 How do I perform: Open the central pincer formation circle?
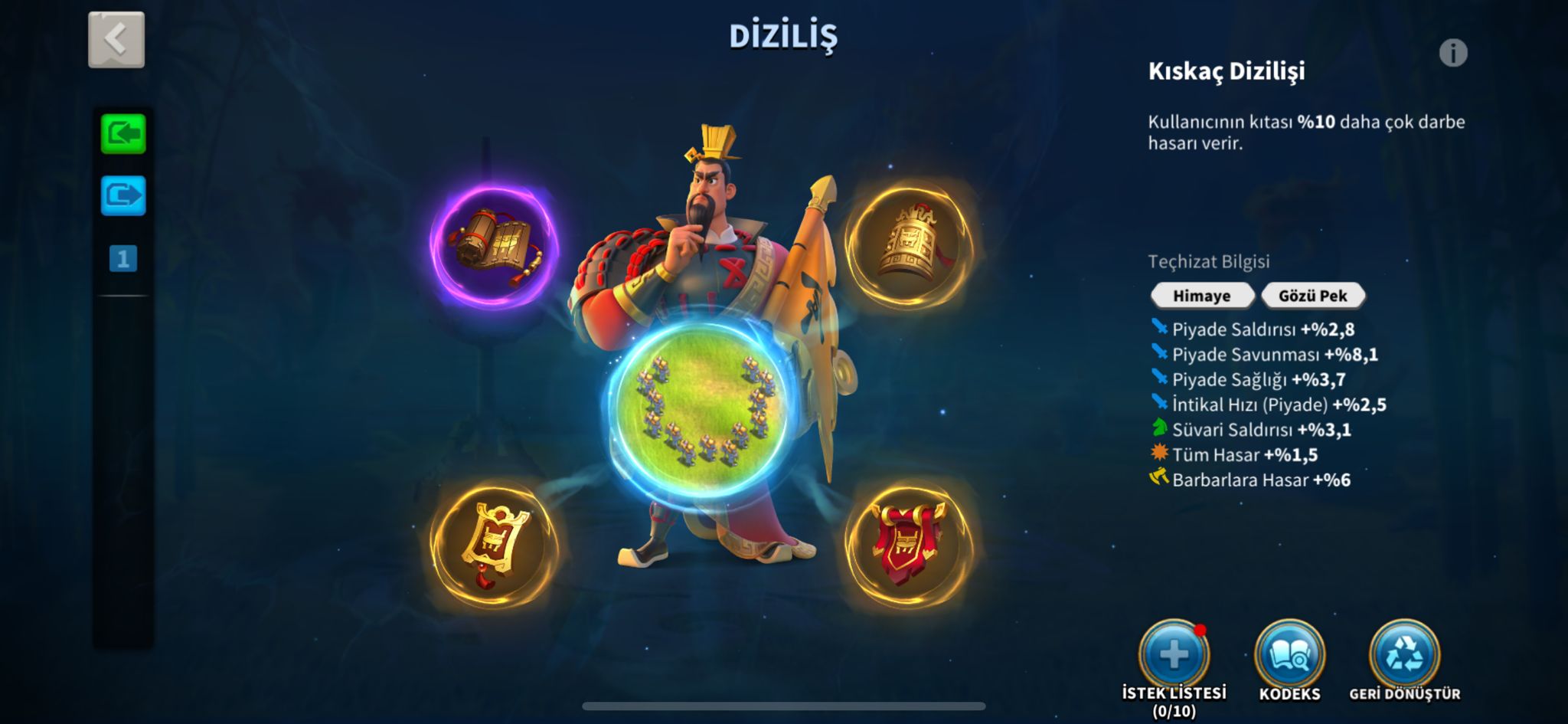704,410
